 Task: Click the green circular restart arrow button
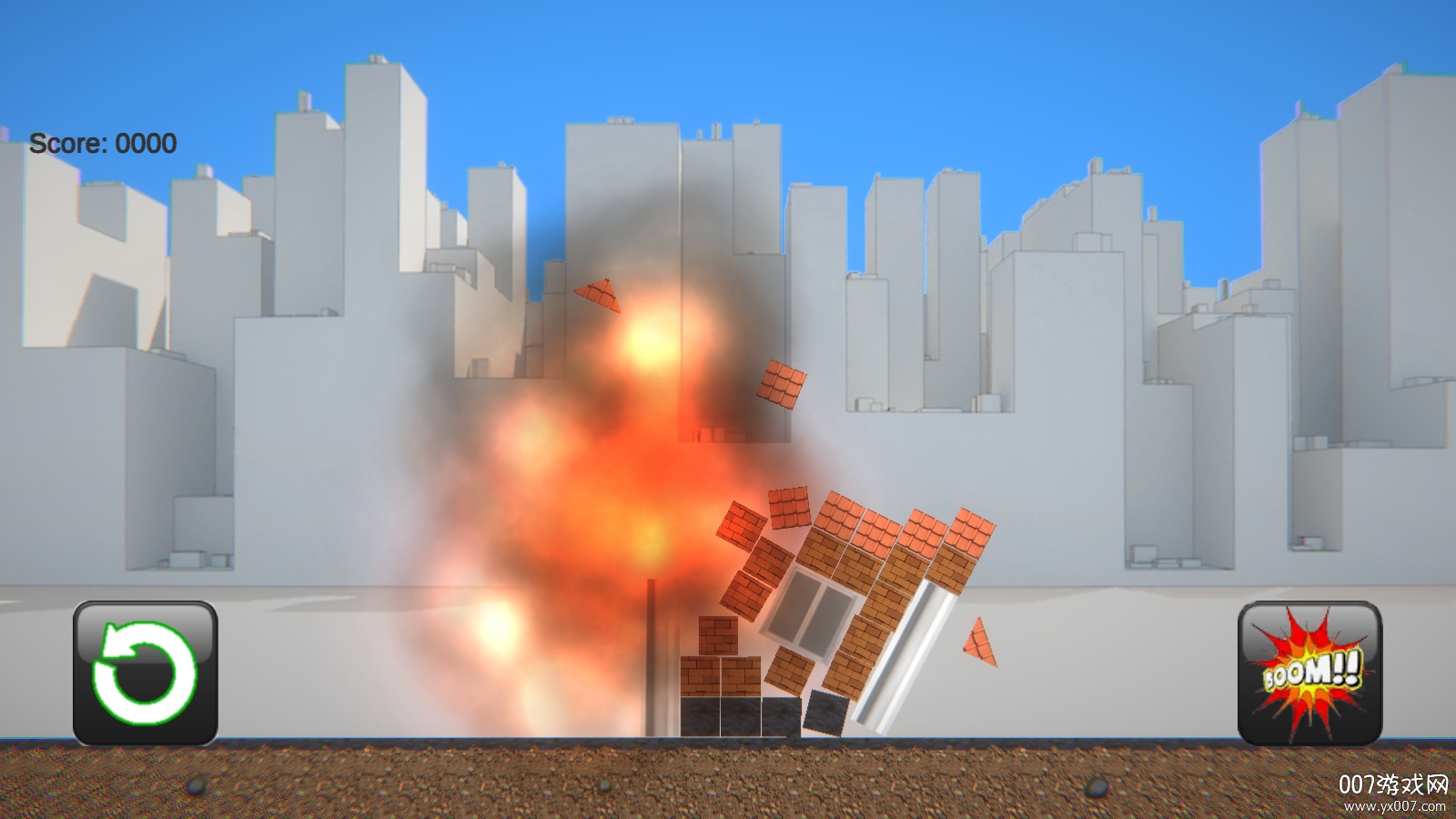tap(145, 672)
